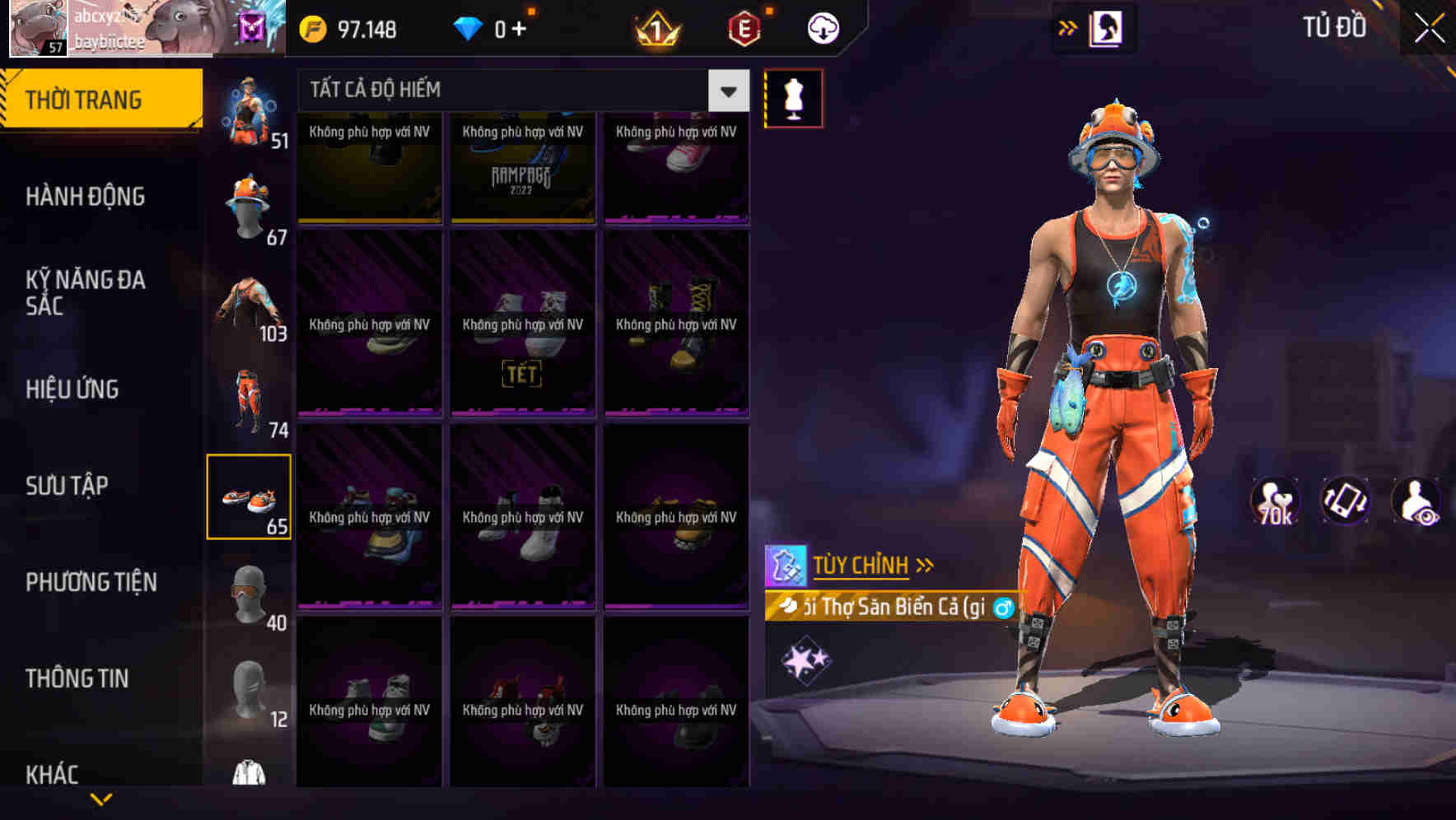Click the cloud download icon in top bar
1456x820 pixels.
tap(821, 27)
